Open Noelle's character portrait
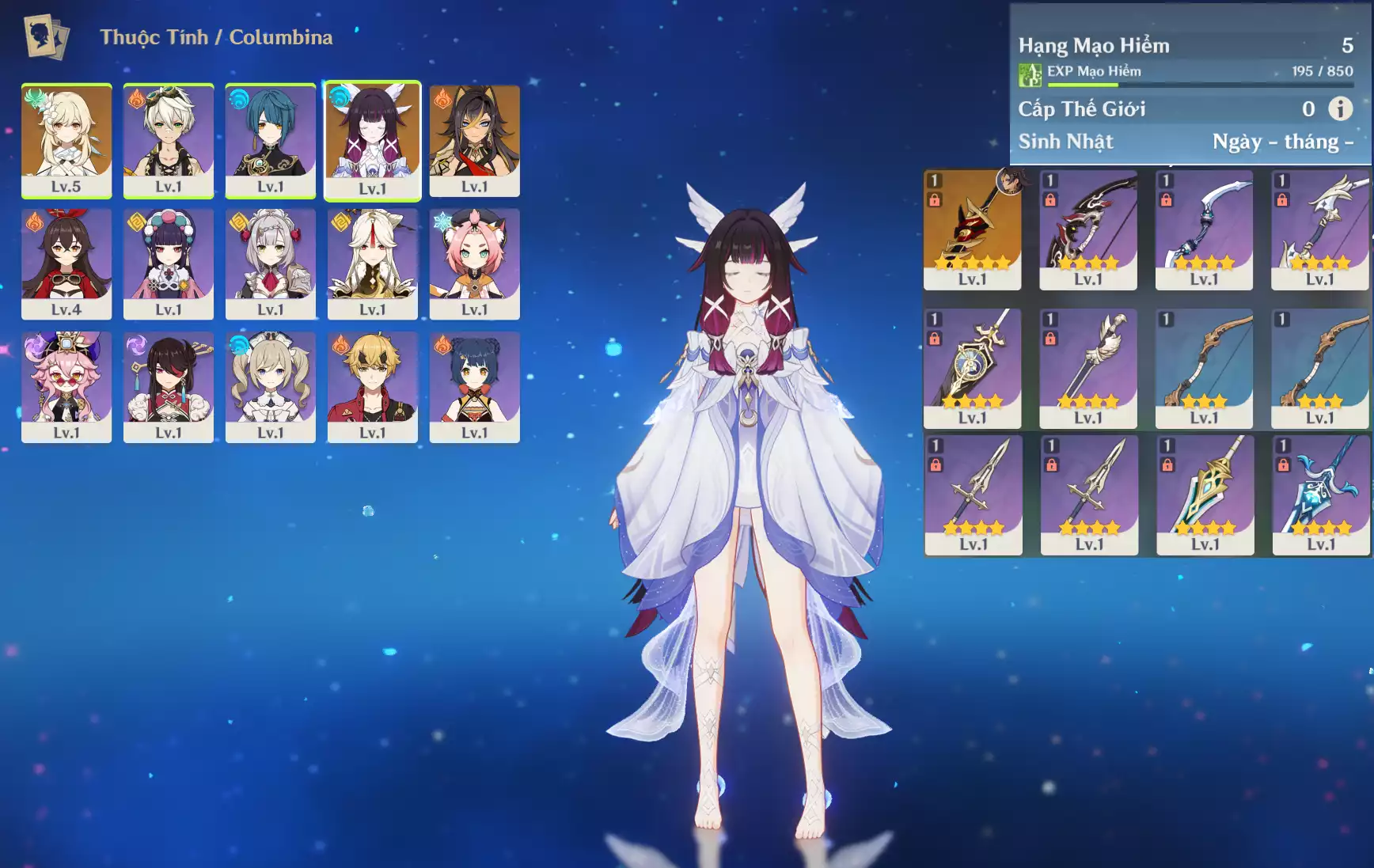Screen dimensions: 1374x868 pyautogui.click(x=271, y=263)
